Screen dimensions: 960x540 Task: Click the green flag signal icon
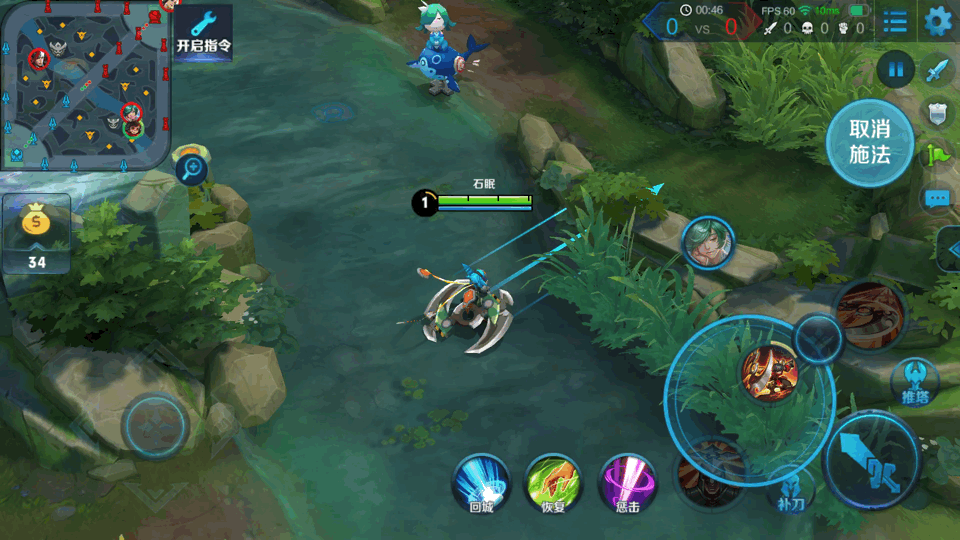[x=937, y=156]
